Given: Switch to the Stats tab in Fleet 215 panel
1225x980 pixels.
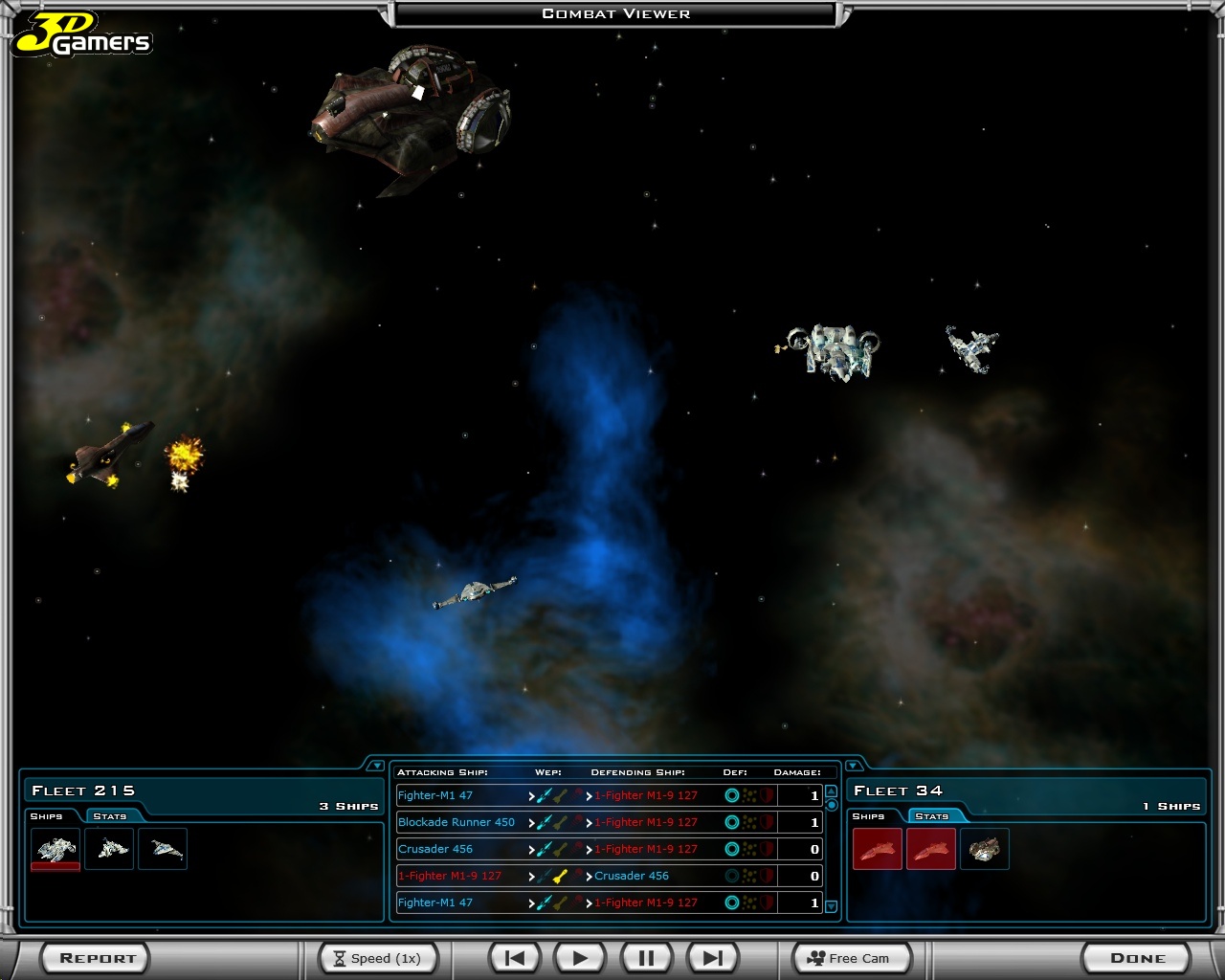Looking at the screenshot, I should point(108,816).
